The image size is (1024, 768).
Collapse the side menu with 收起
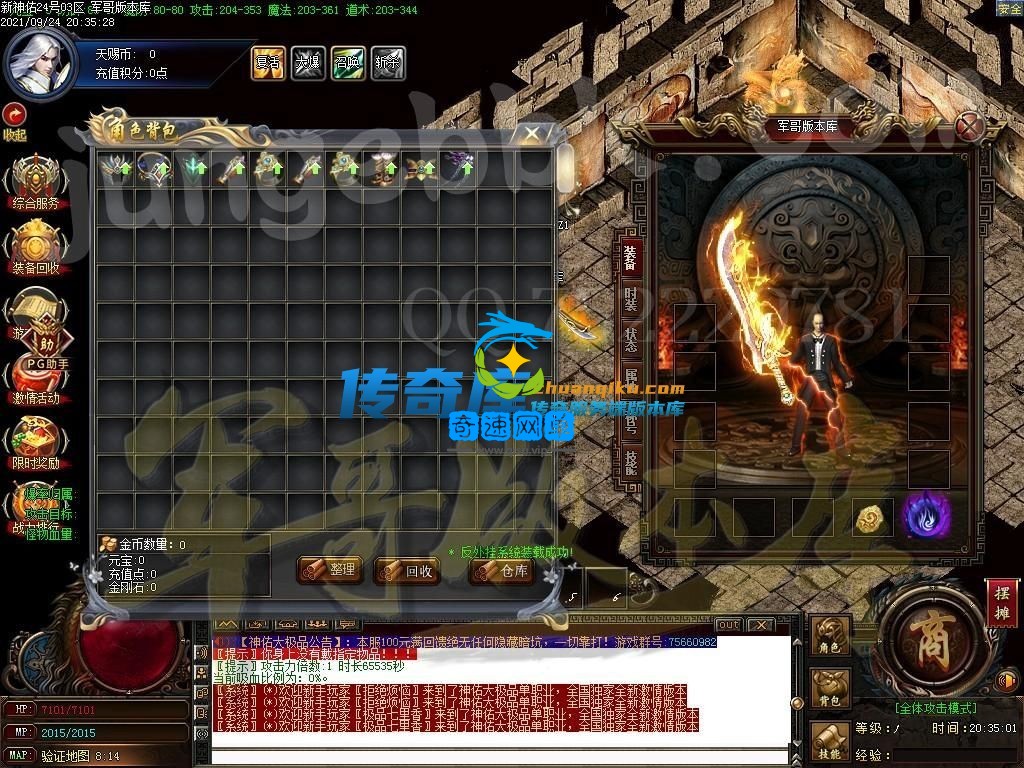click(14, 120)
